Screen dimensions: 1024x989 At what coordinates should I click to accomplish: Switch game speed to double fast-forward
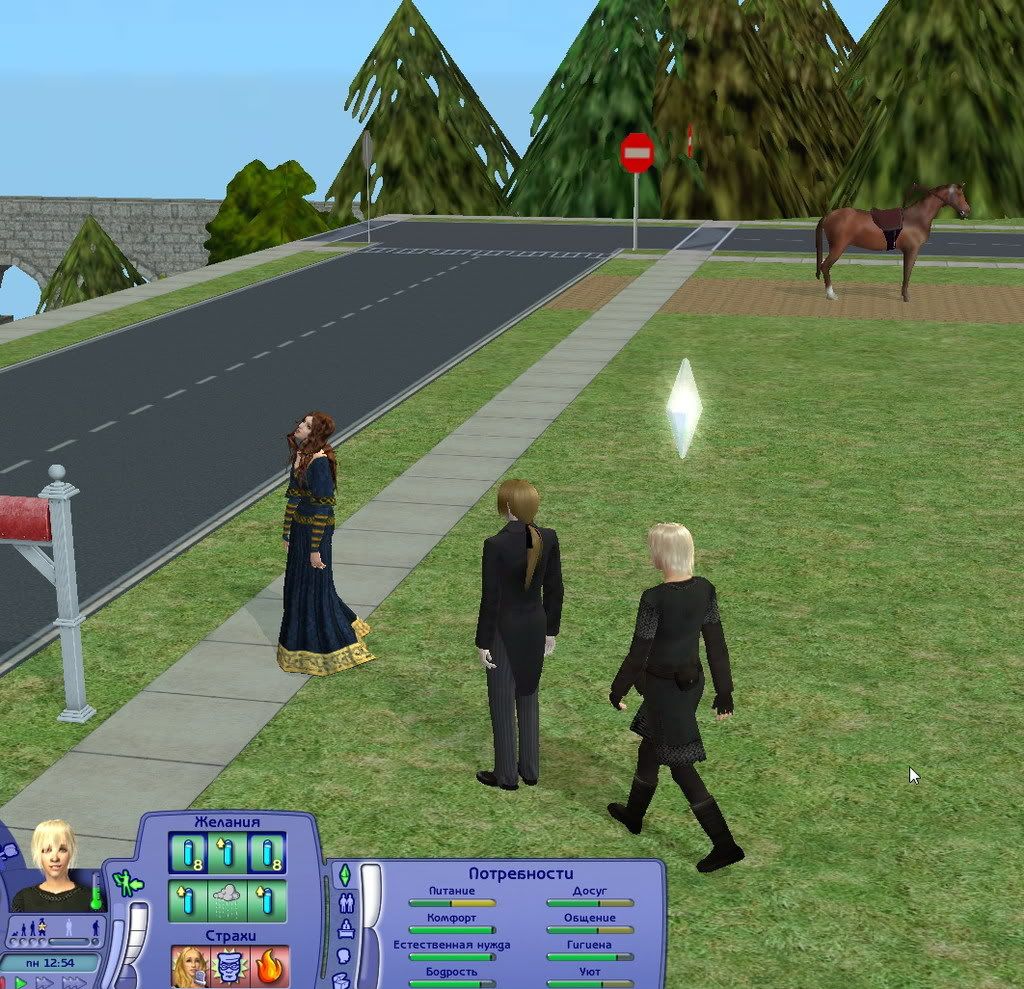click(45, 983)
